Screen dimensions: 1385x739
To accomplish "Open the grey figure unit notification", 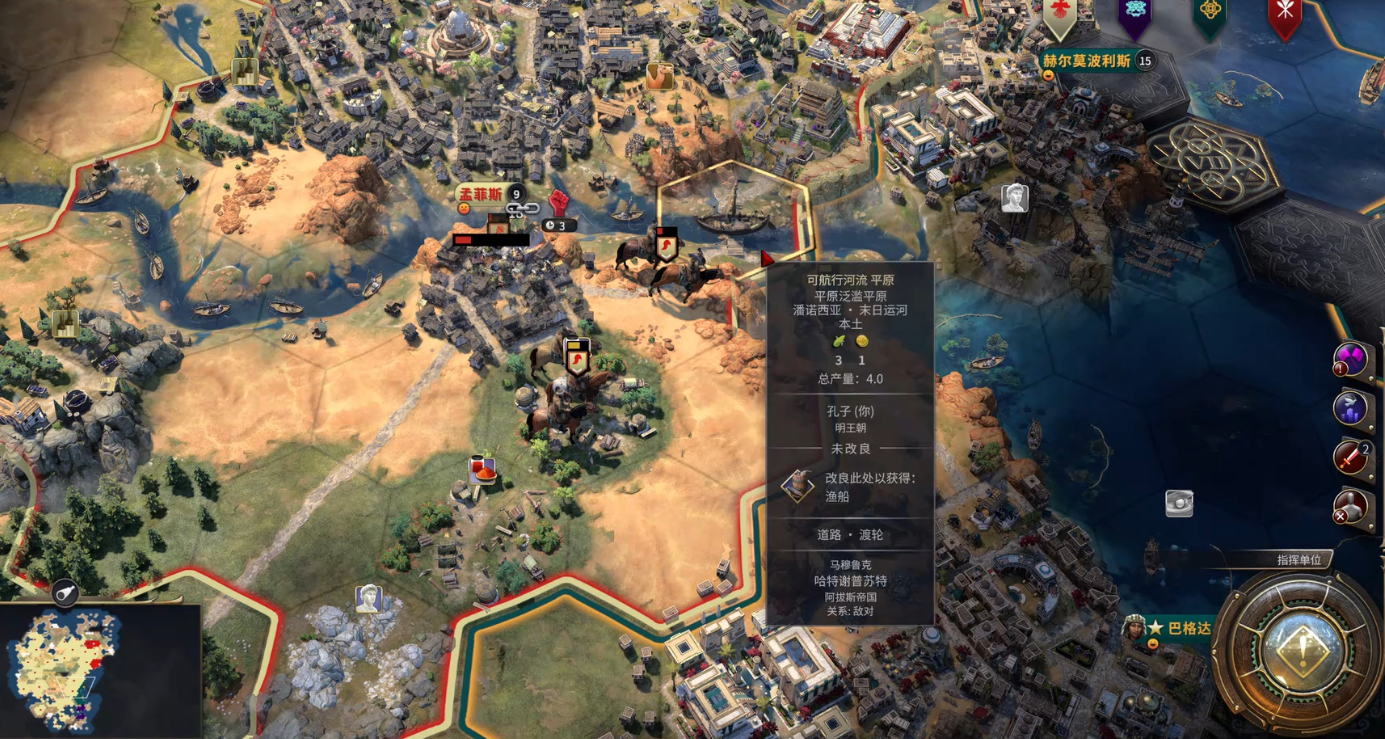I will tap(1350, 507).
